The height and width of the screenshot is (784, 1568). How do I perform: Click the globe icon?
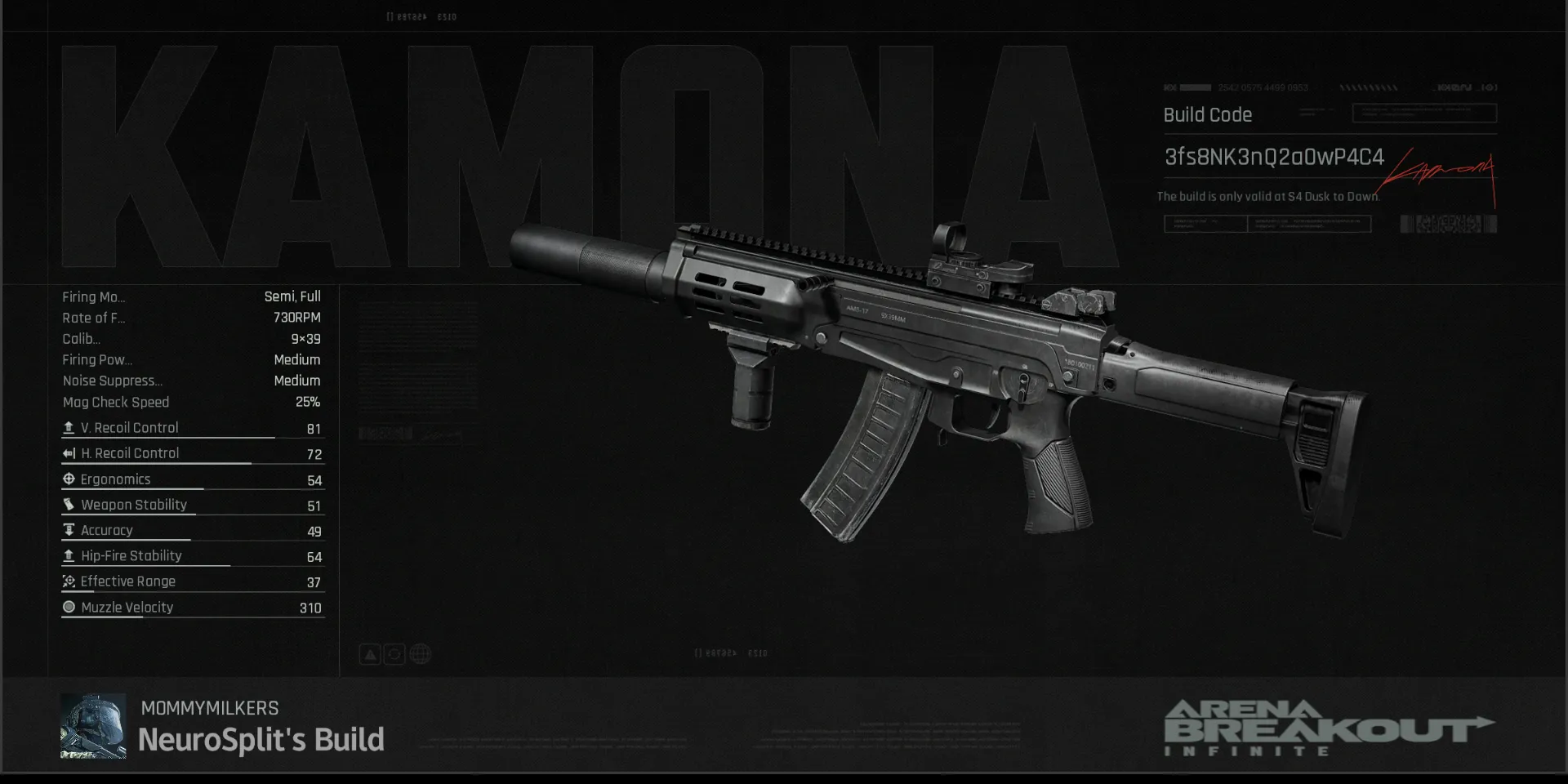coord(421,654)
